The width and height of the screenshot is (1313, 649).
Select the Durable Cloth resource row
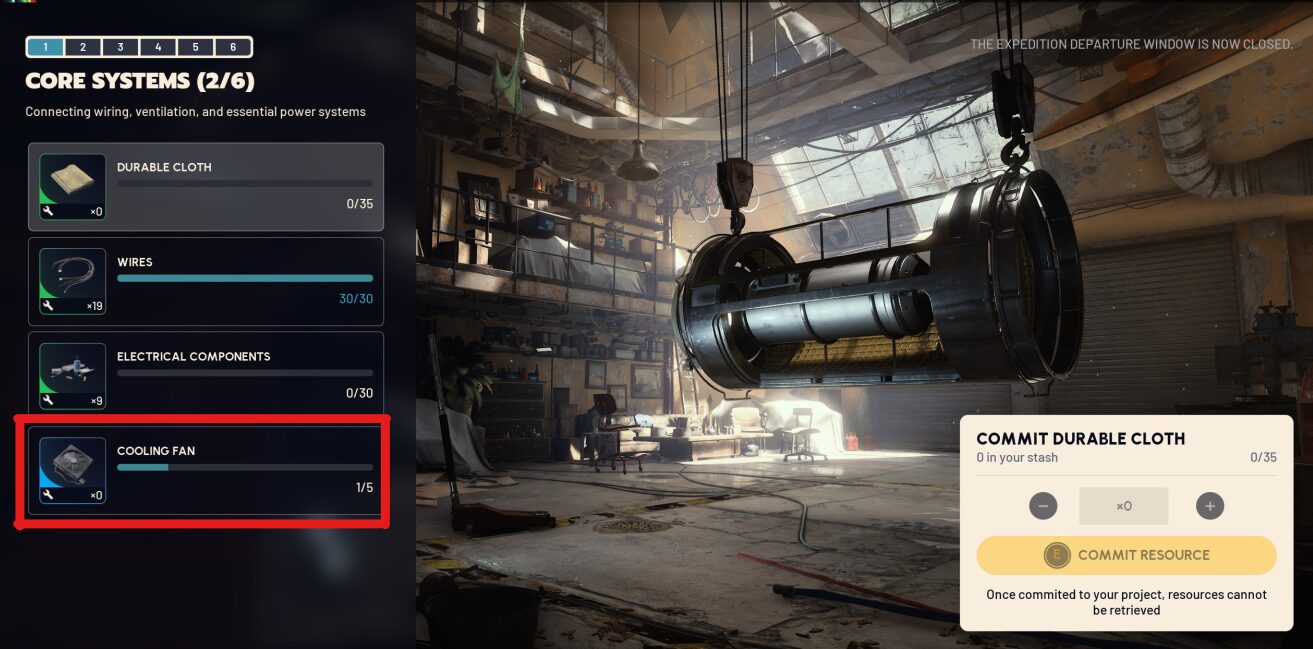206,187
